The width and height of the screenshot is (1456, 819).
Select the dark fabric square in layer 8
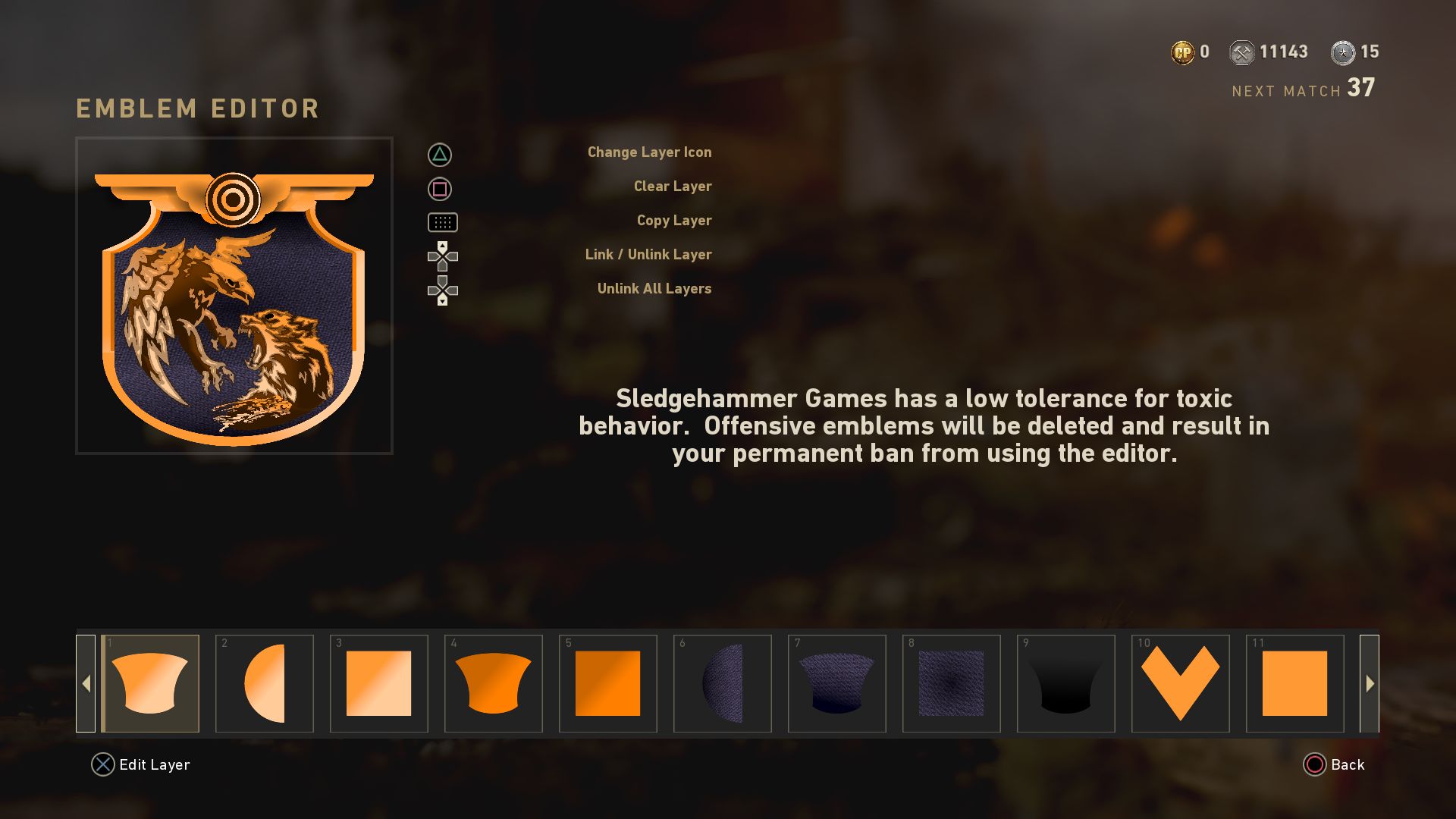pos(952,682)
